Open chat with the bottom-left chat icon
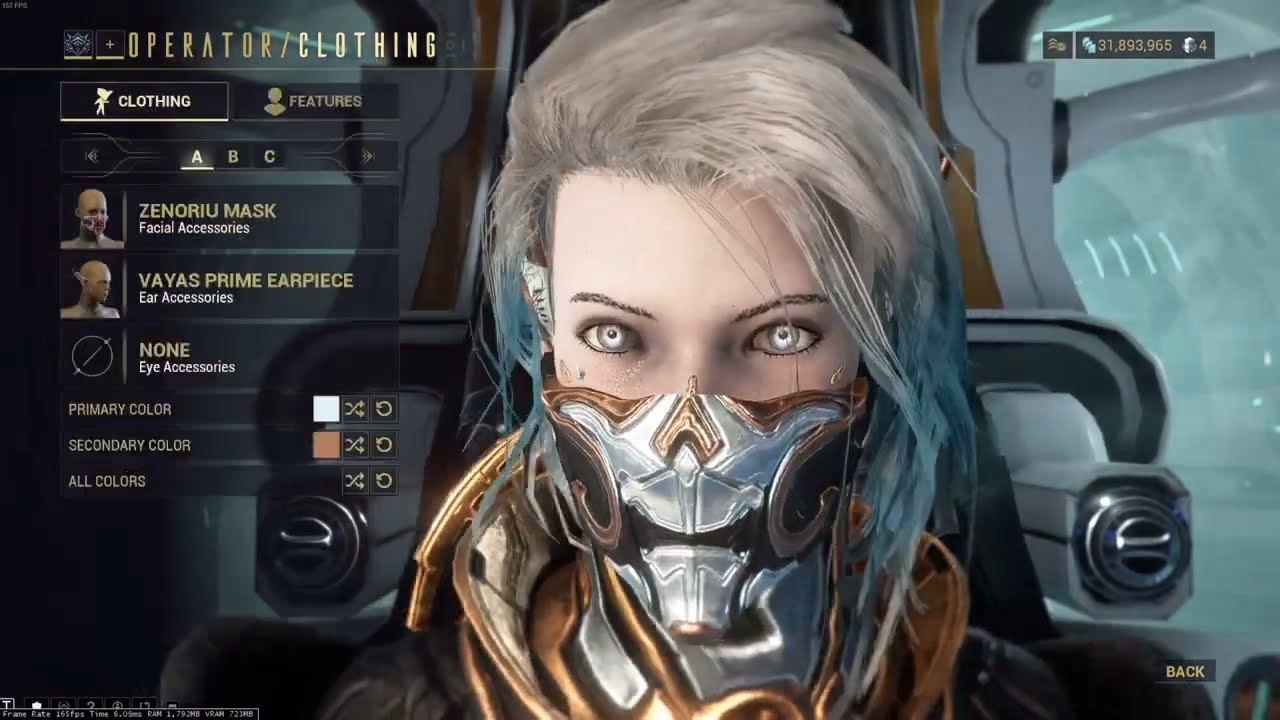1280x720 pixels. click(8, 703)
